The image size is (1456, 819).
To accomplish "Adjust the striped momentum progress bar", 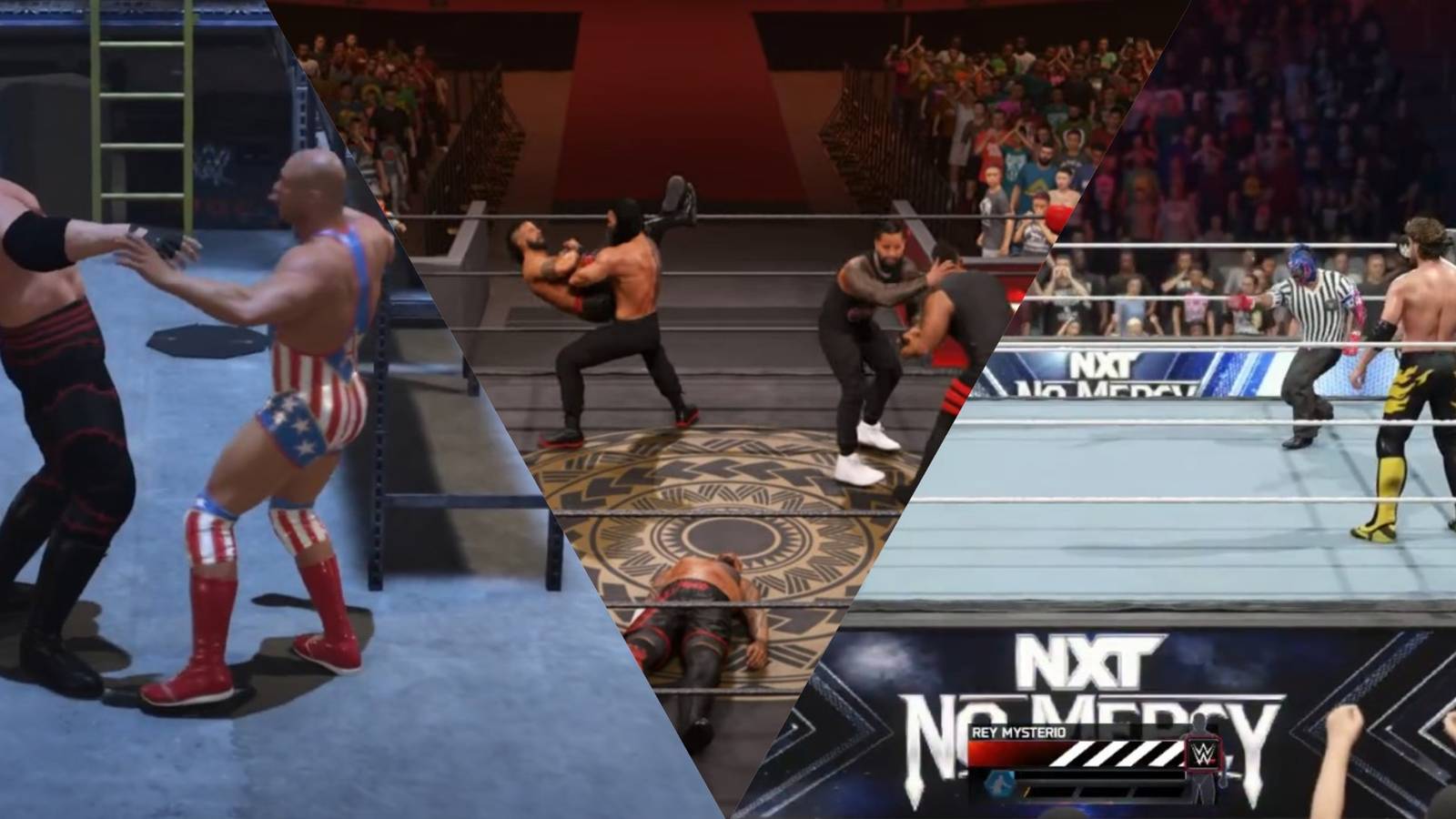I will (x=1119, y=753).
